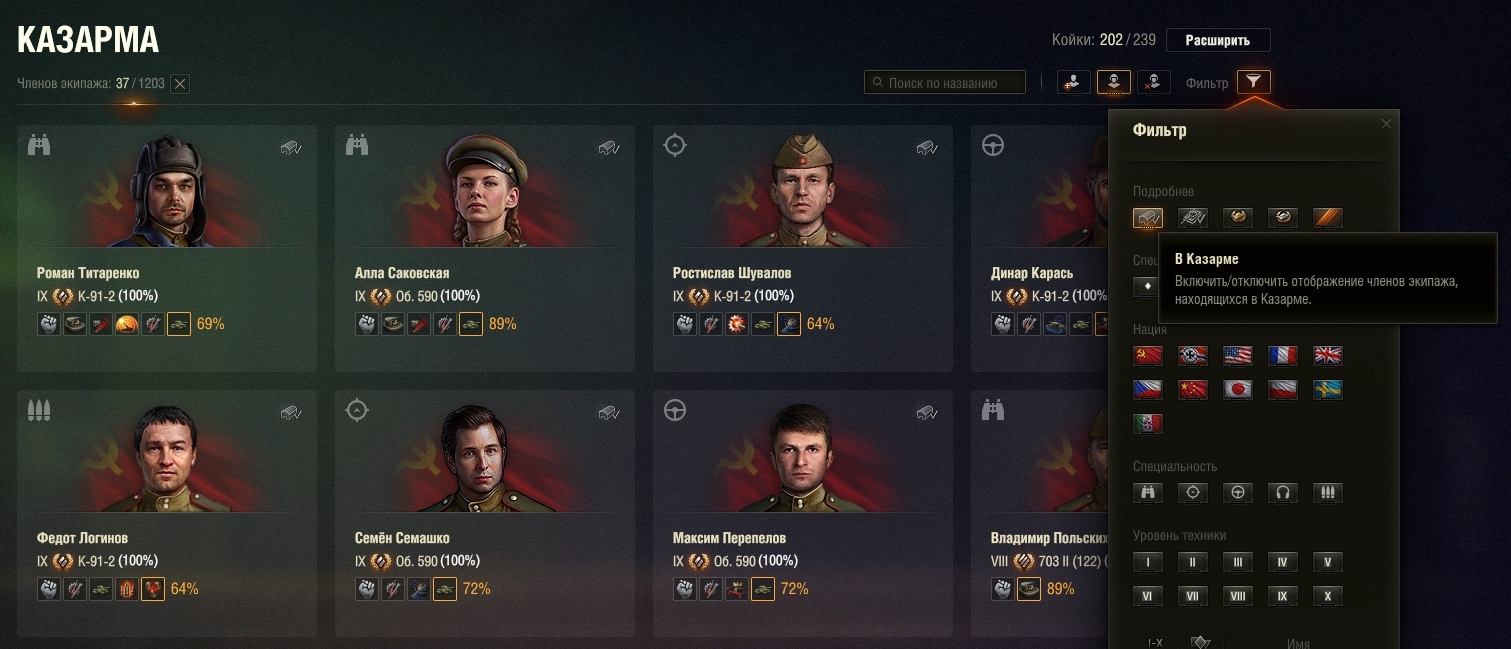The image size is (1511, 649).
Task: Filter by the French nation flag
Action: 1282,355
